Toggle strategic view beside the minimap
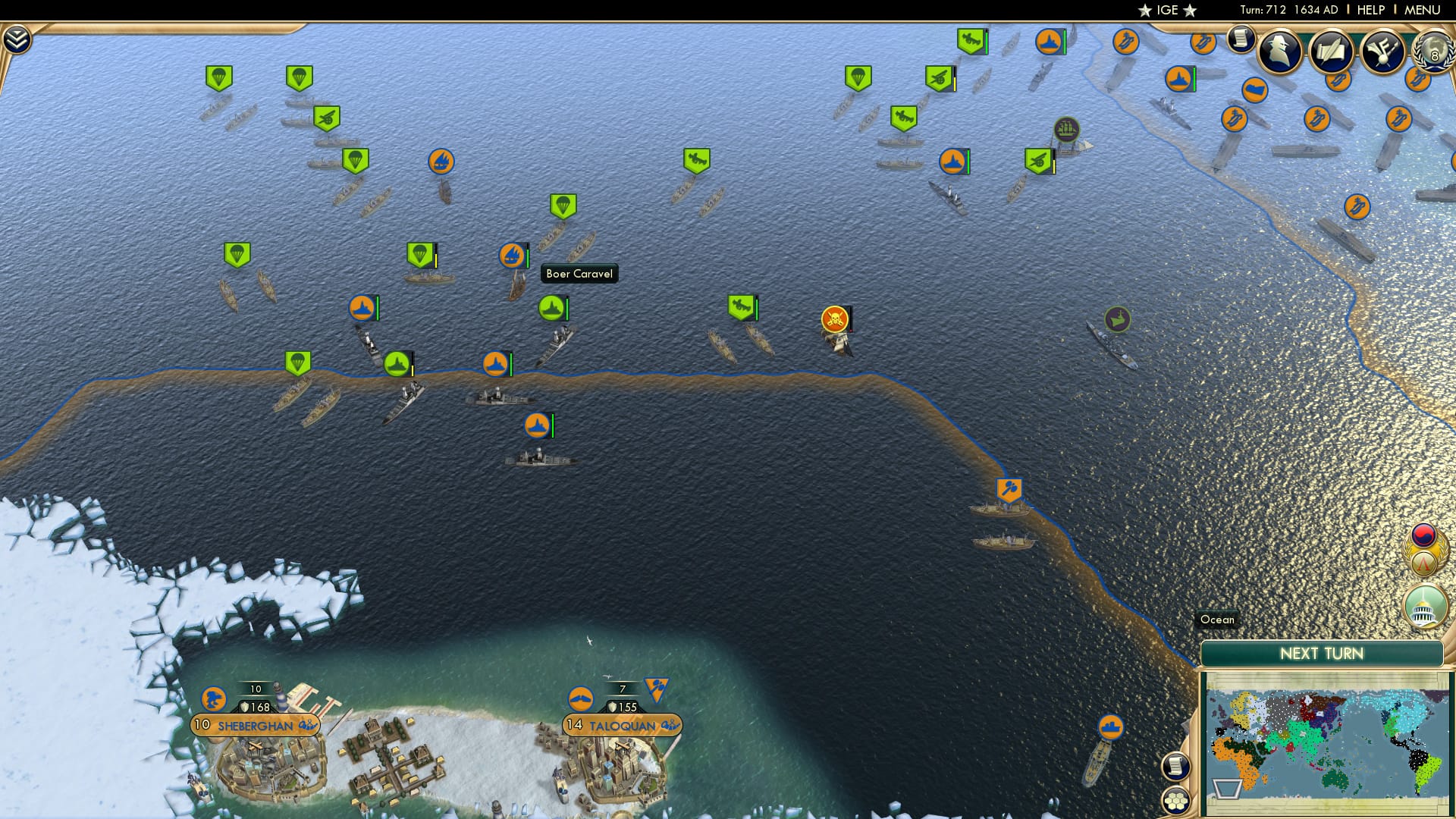The width and height of the screenshot is (1456, 819). (x=1175, y=764)
